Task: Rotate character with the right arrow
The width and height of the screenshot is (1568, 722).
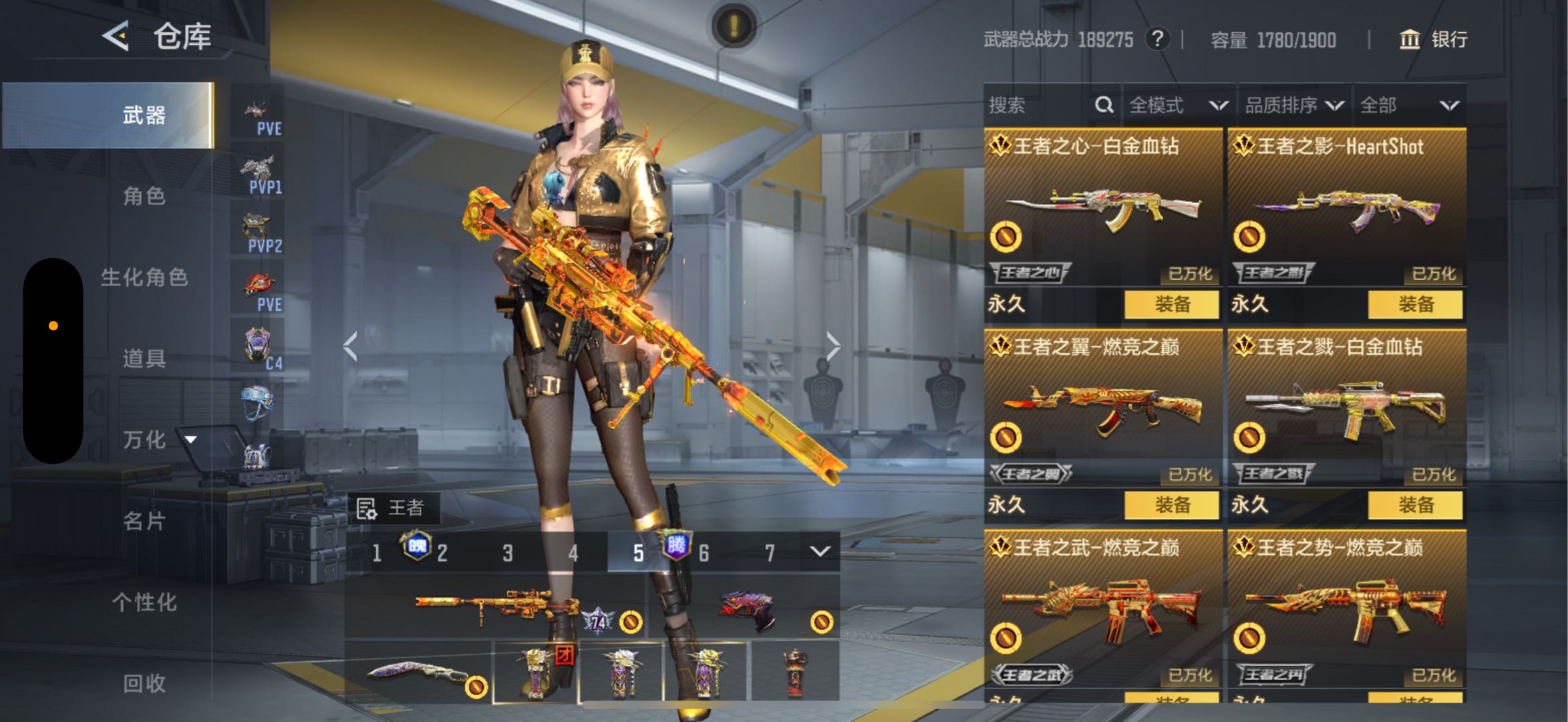Action: tap(832, 346)
